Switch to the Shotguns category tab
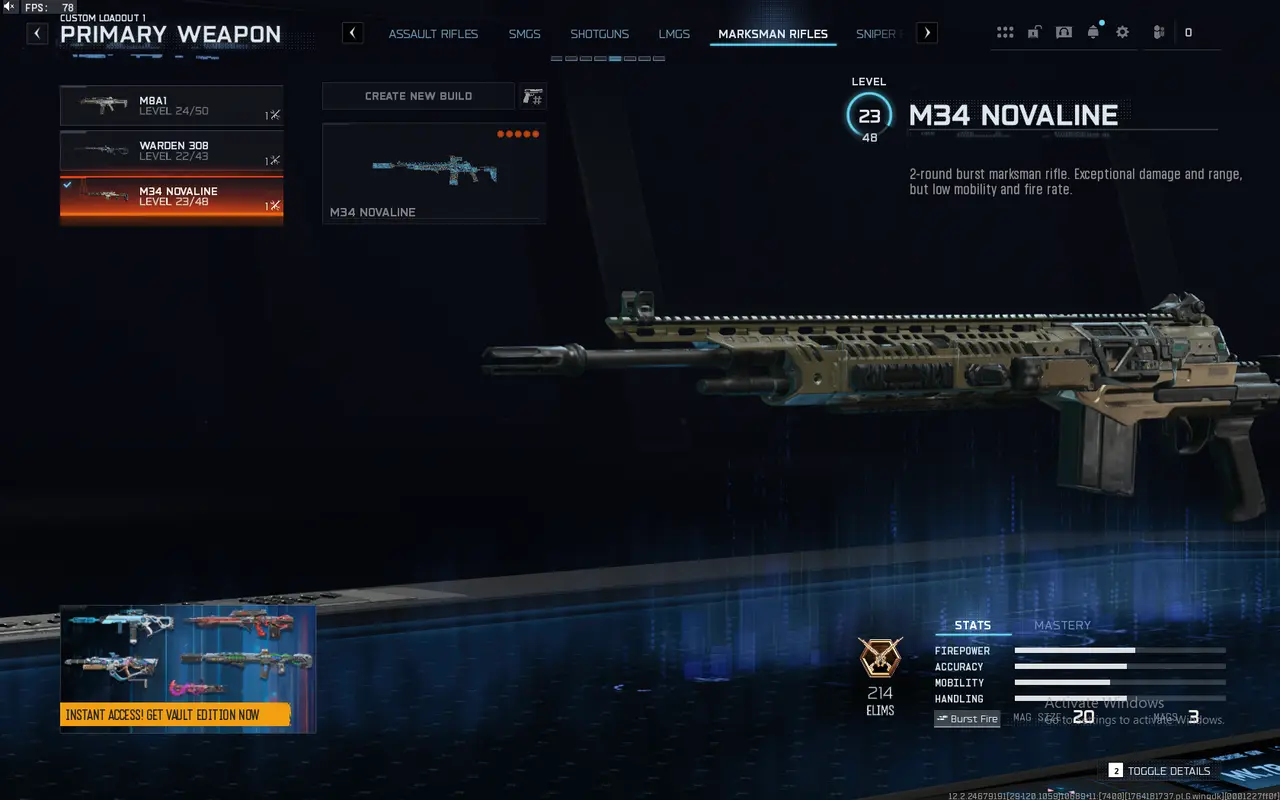The image size is (1280, 800). click(x=599, y=33)
